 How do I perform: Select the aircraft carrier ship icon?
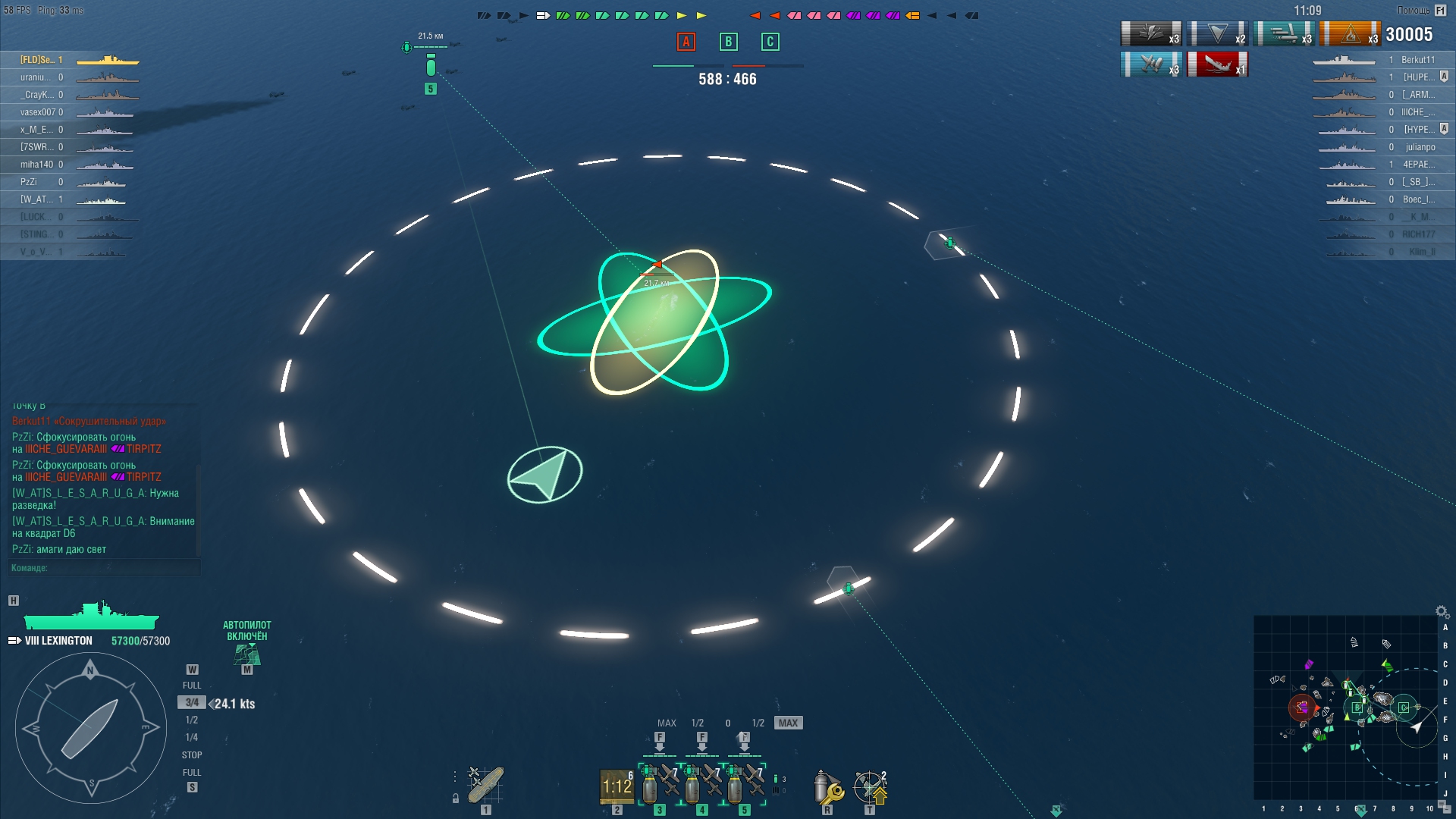(x=485, y=784)
